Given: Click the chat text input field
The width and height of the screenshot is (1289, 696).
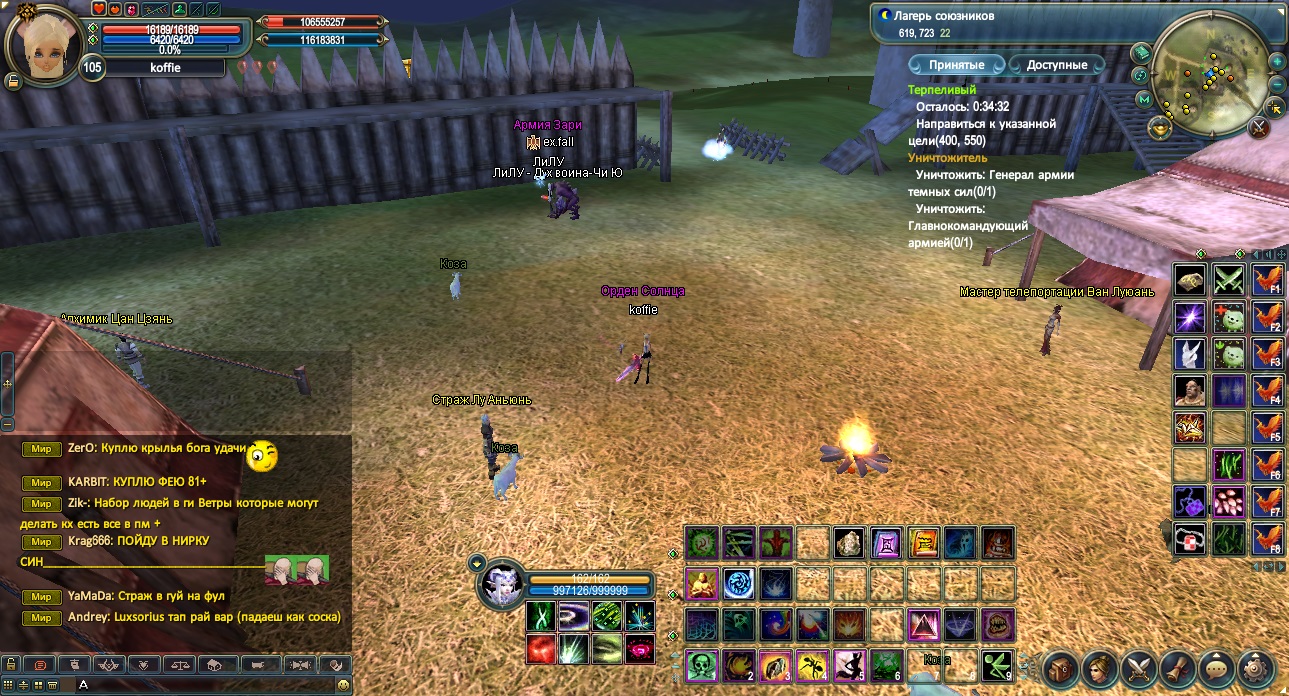Looking at the screenshot, I should (x=200, y=685).
